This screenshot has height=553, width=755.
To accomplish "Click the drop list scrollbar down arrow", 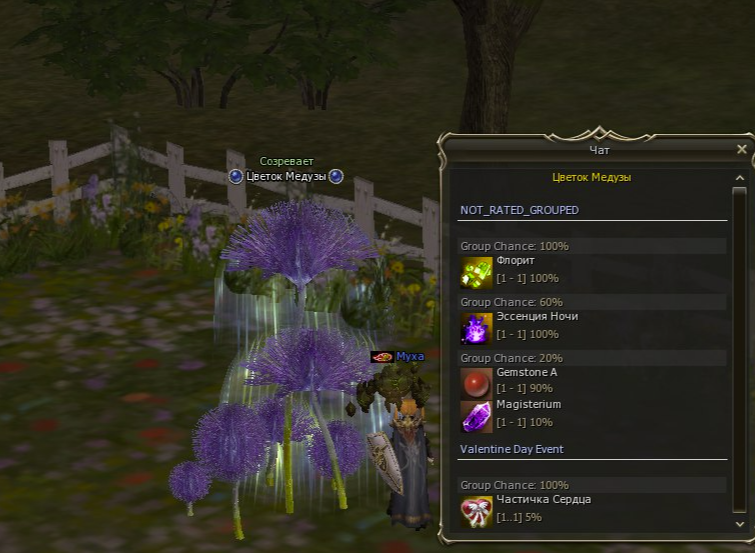I will 740,523.
